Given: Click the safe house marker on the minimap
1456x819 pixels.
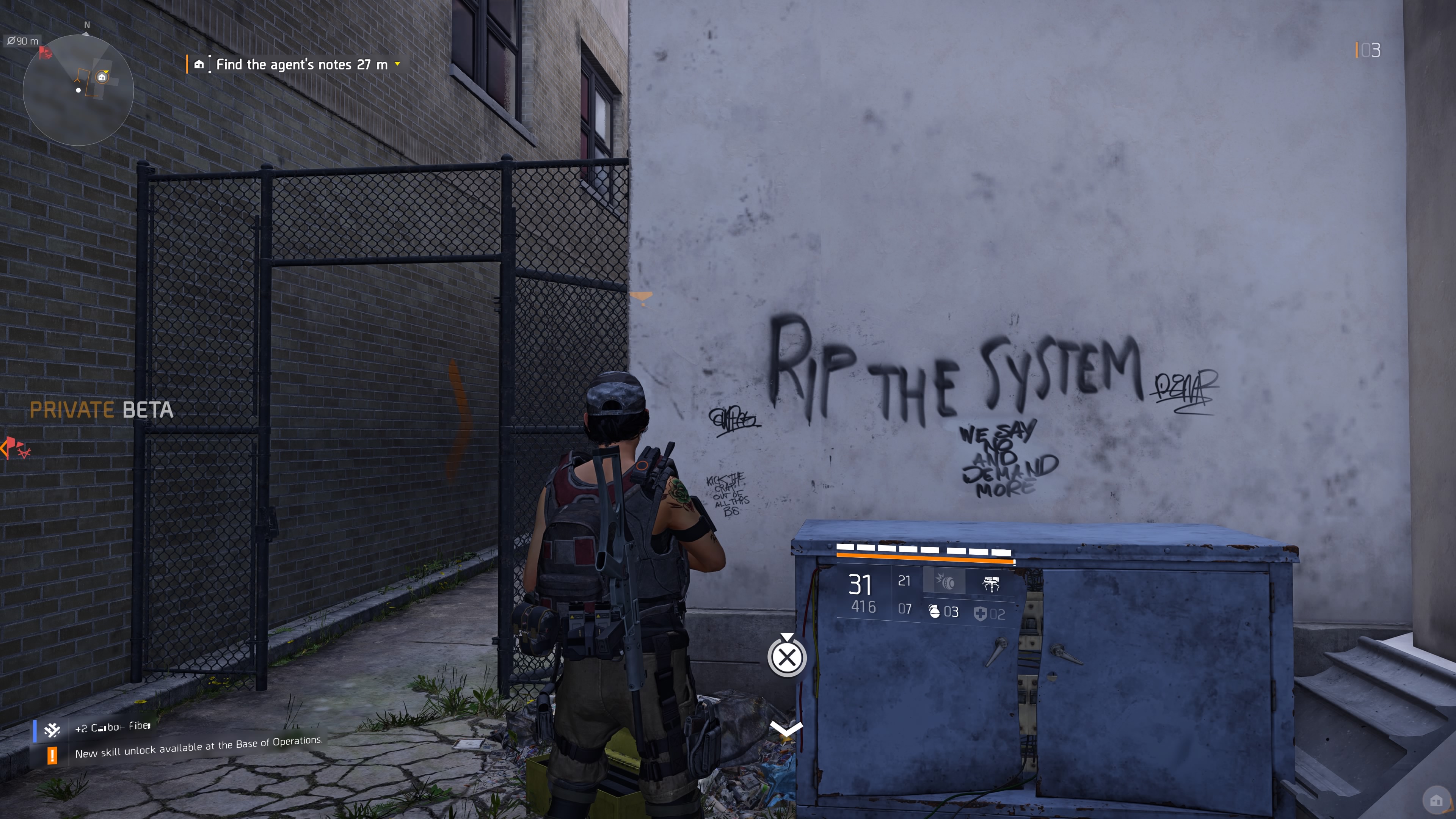Looking at the screenshot, I should point(102,77).
